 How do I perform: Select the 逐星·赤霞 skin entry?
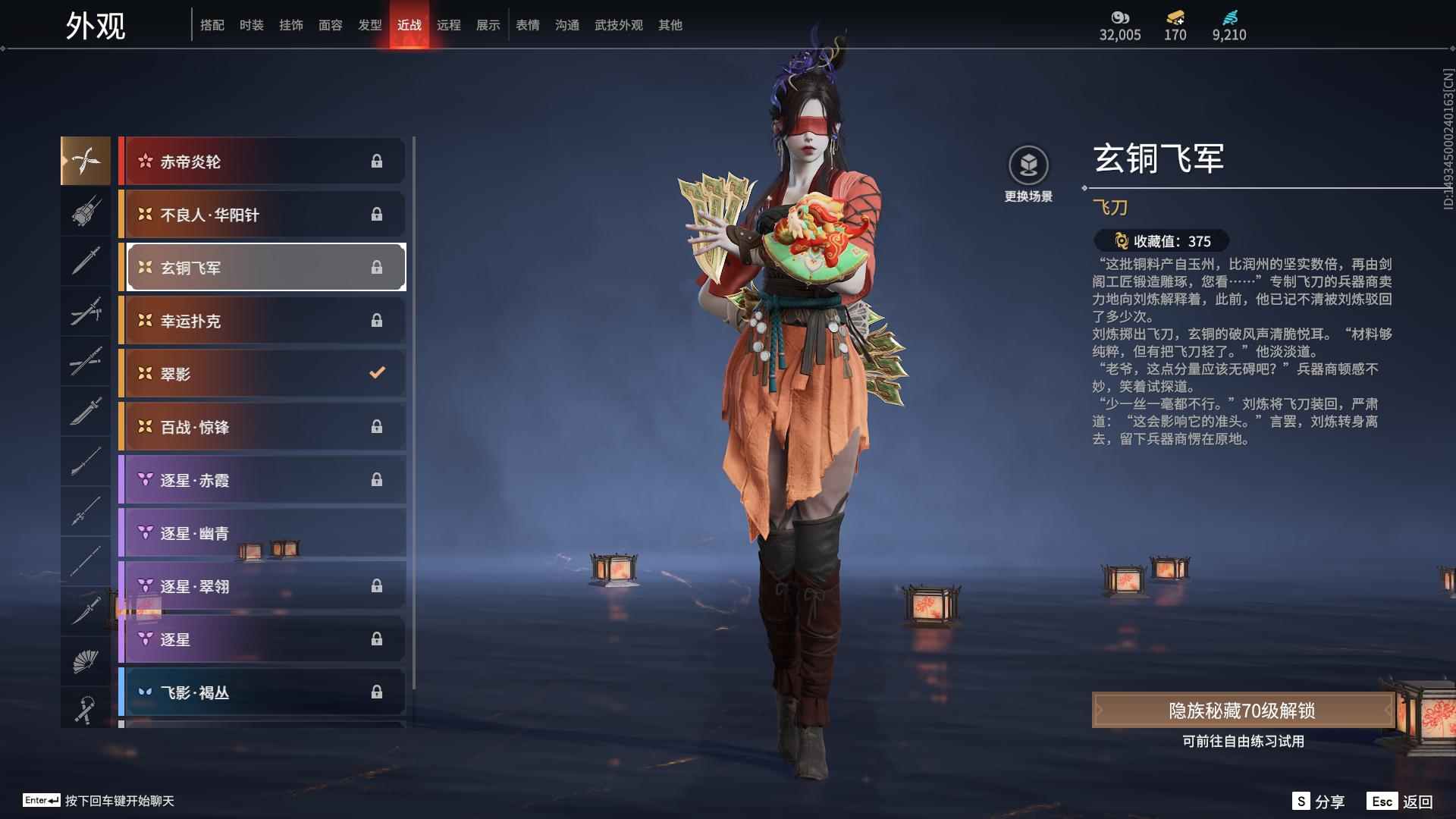[262, 480]
